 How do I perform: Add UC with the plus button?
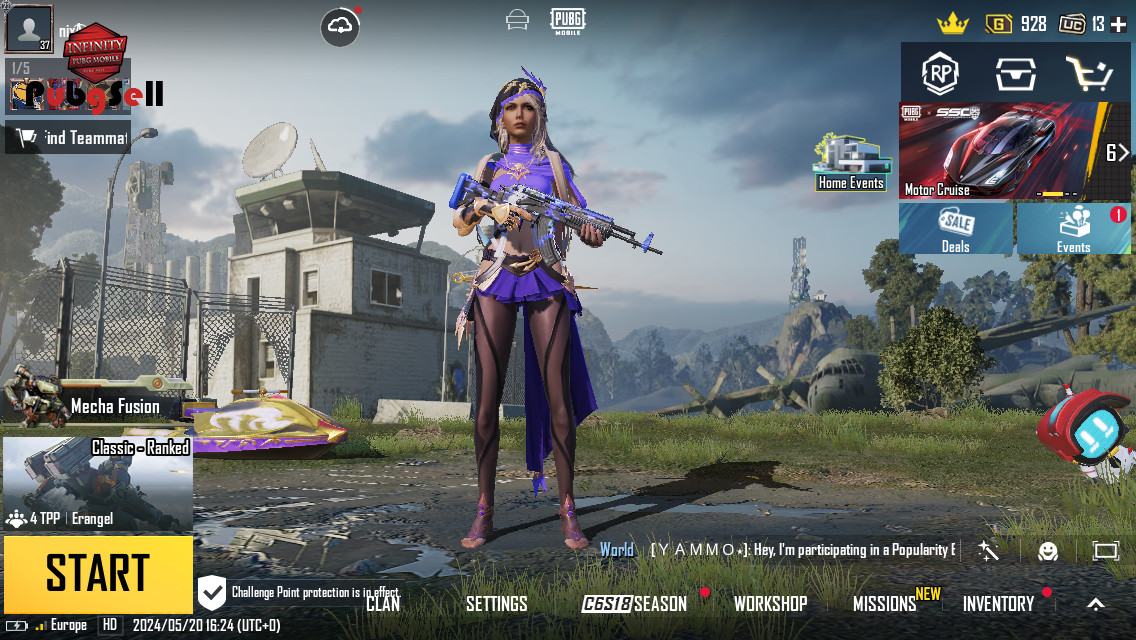pyautogui.click(x=1118, y=24)
